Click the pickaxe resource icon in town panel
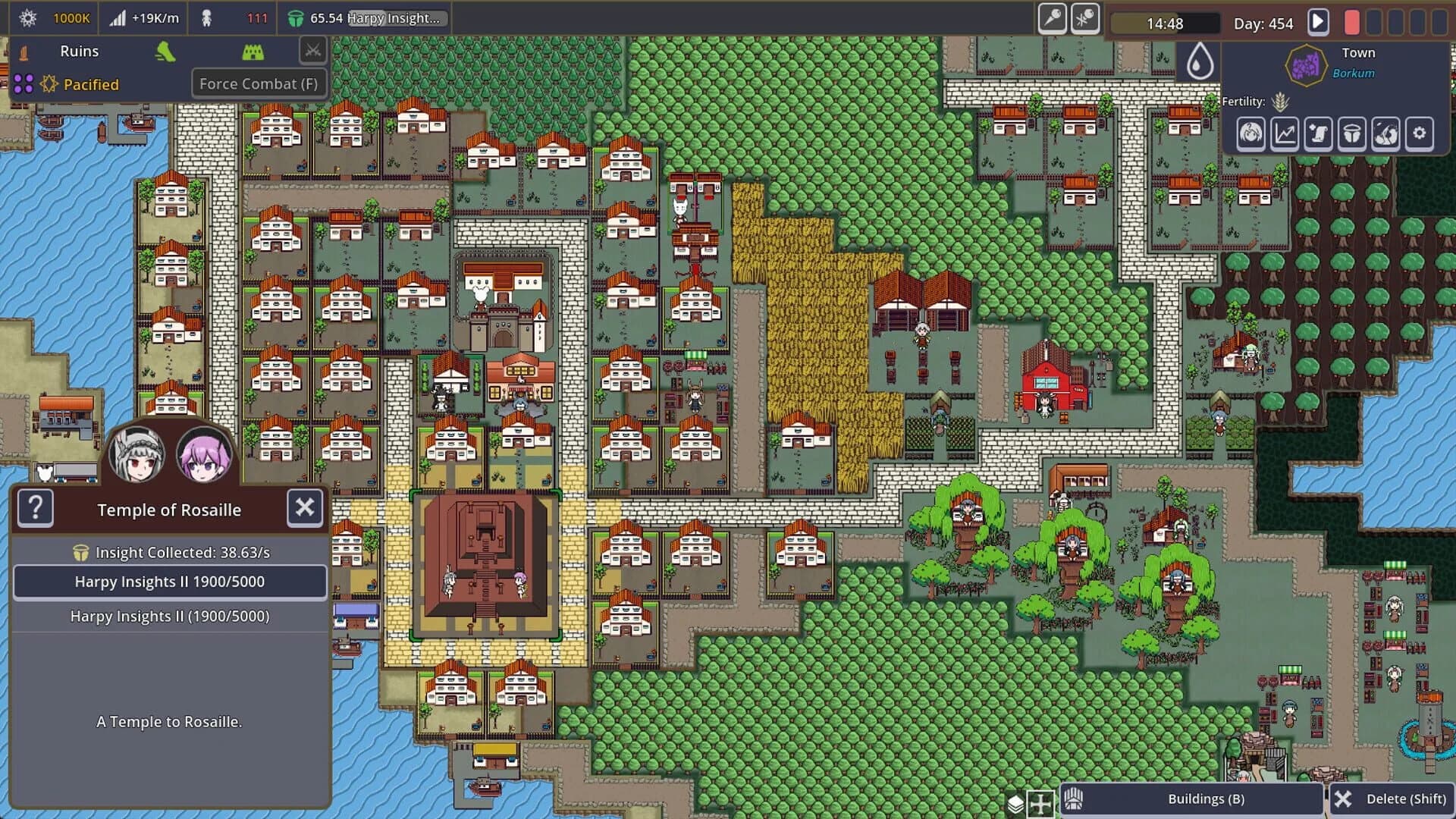1456x819 pixels. point(1385,134)
